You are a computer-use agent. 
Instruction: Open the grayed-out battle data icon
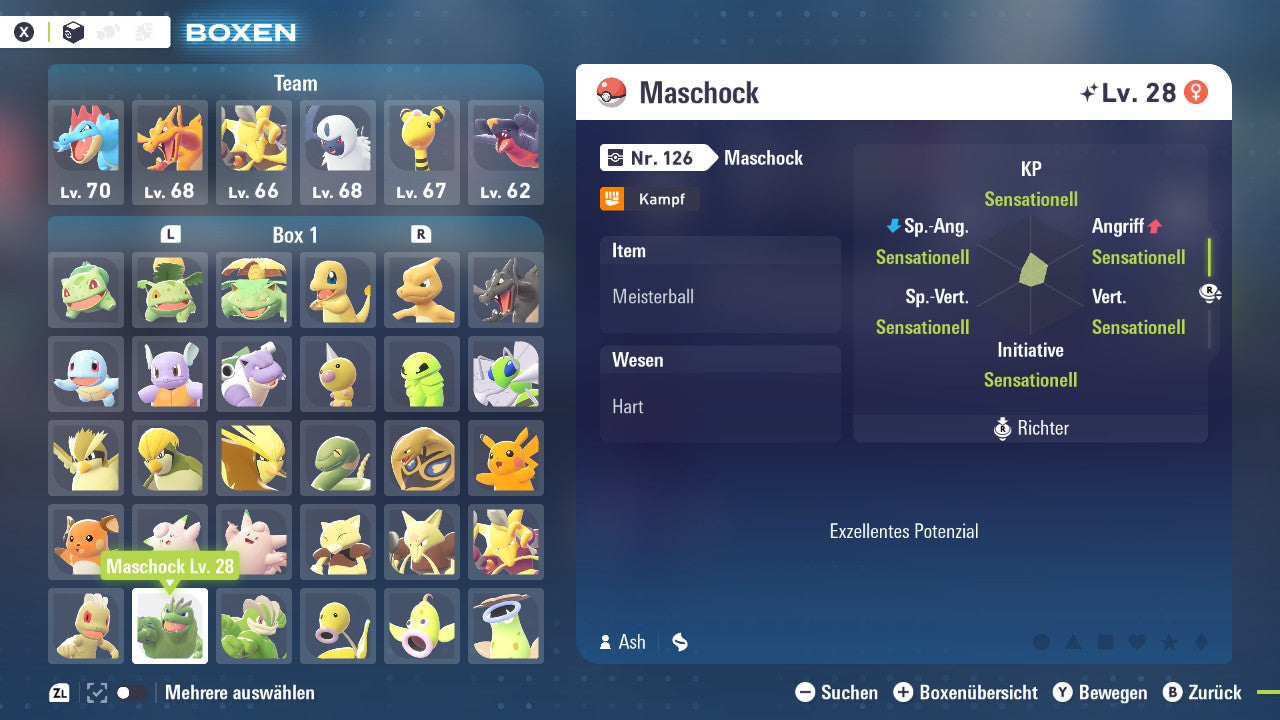point(143,31)
